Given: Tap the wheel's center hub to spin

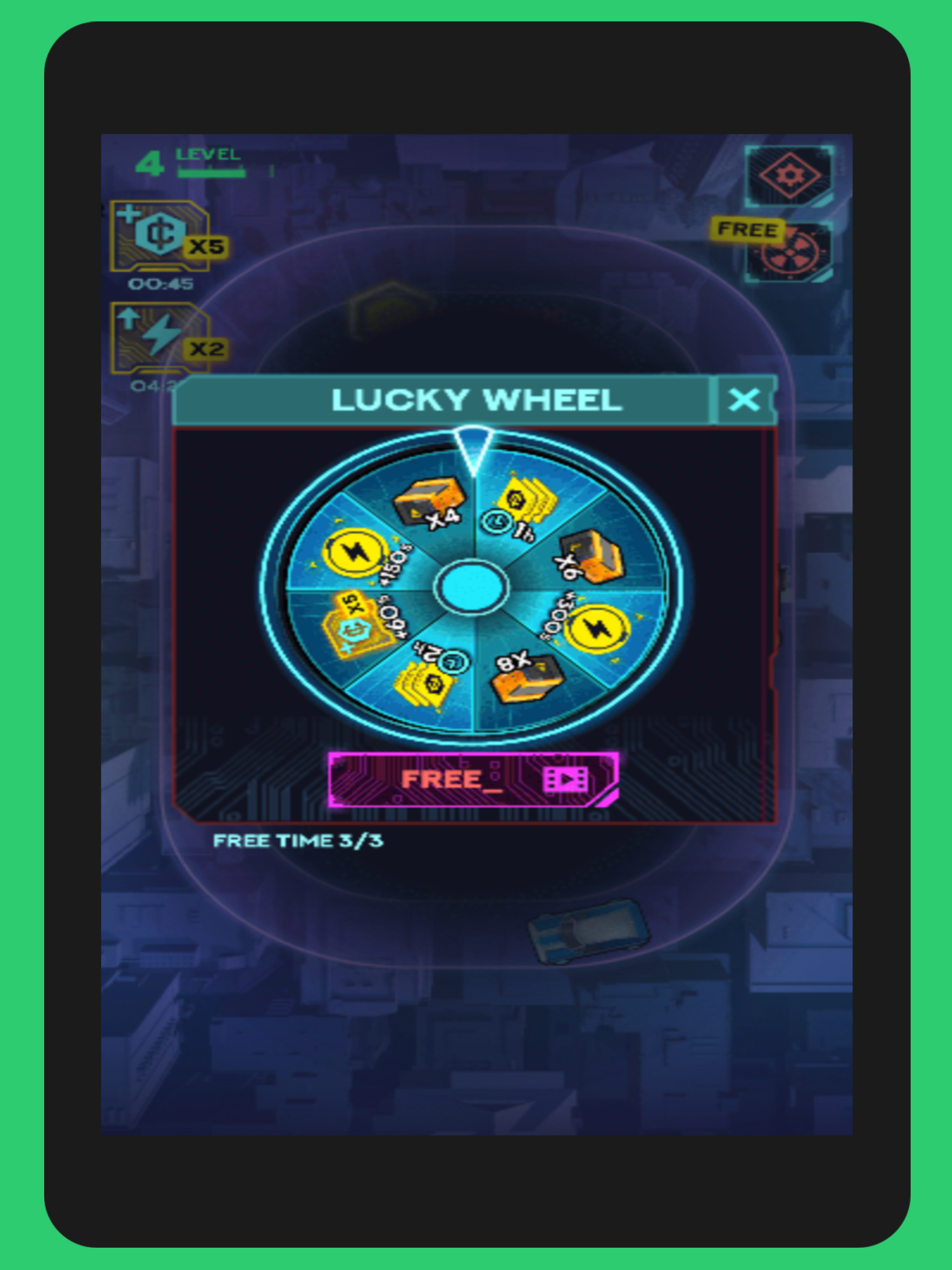Looking at the screenshot, I should (472, 587).
